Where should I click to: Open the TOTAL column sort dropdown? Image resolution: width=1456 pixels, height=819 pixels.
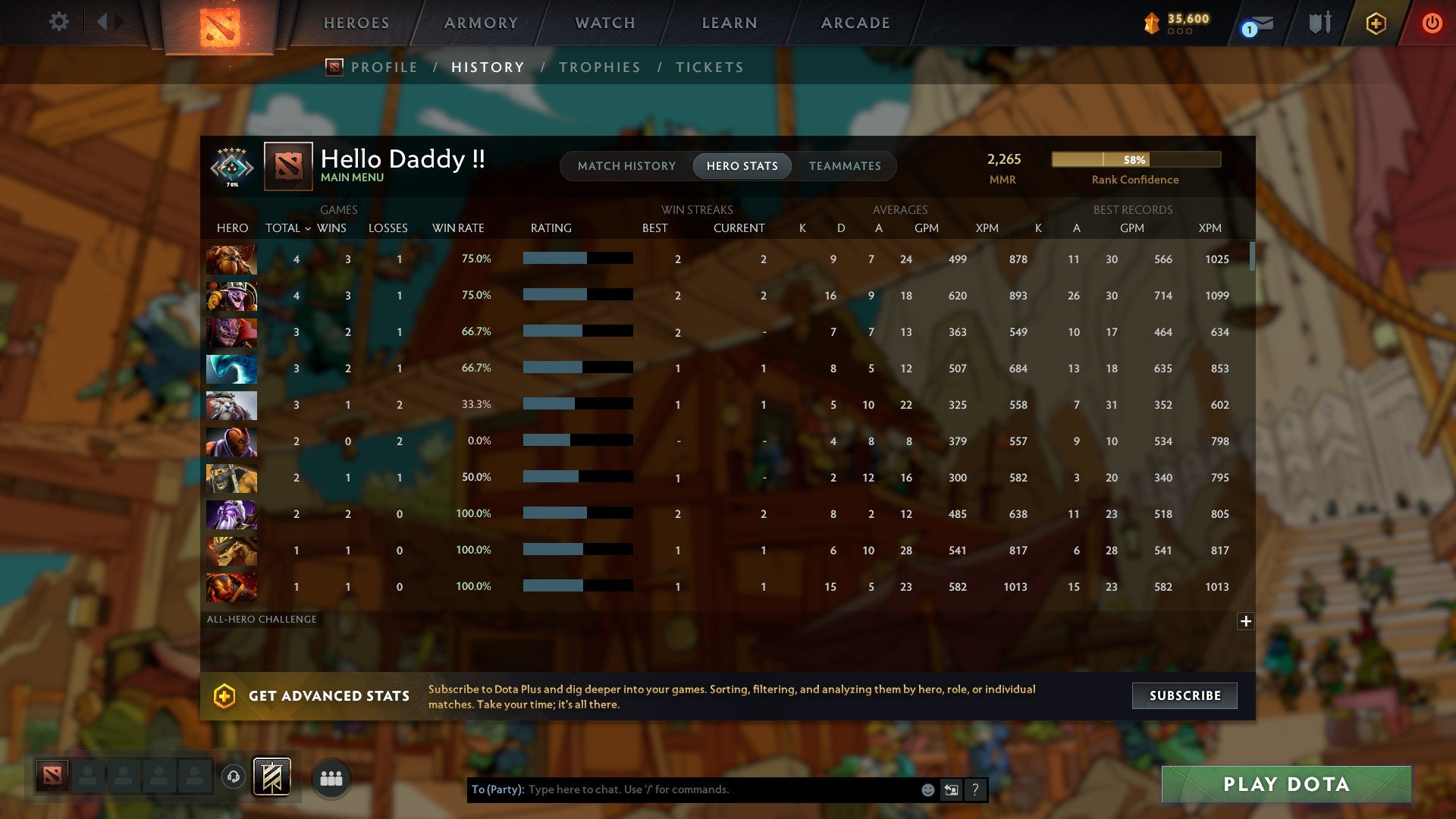(287, 227)
